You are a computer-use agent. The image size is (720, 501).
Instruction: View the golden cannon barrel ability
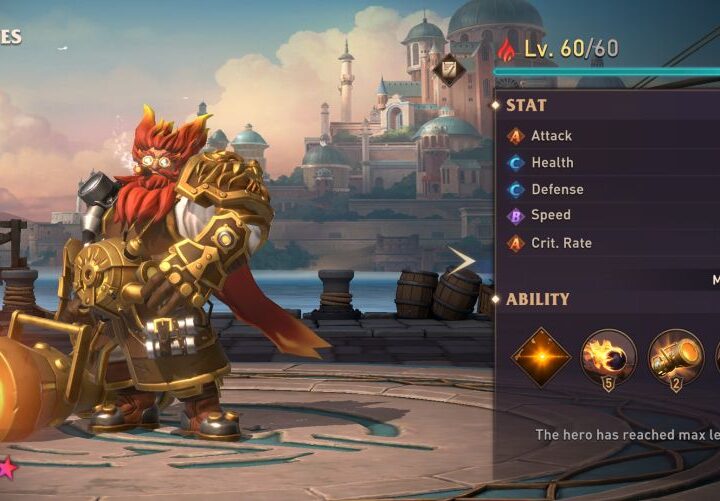[x=675, y=357]
